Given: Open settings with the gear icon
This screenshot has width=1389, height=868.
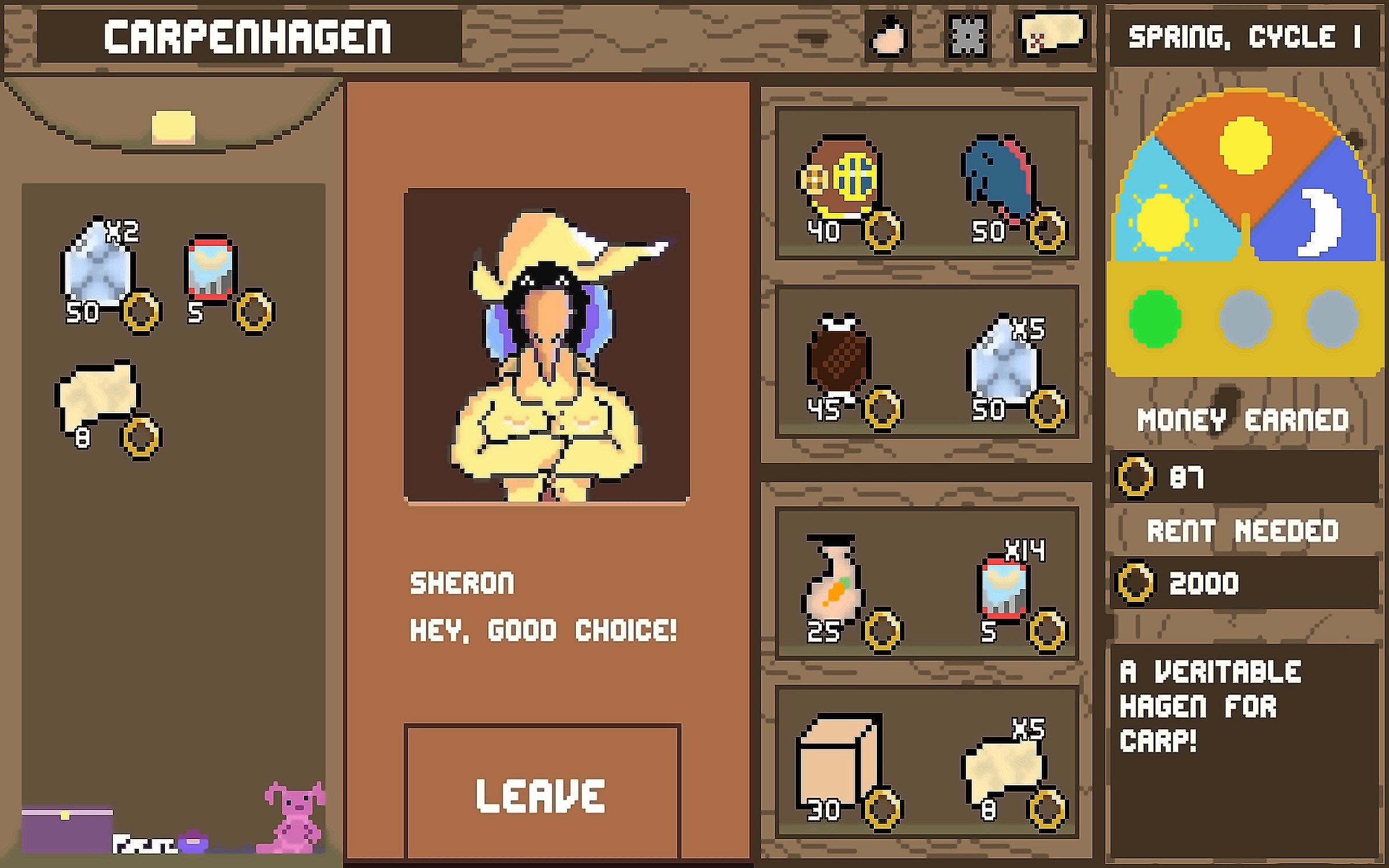Looking at the screenshot, I should coord(967,37).
